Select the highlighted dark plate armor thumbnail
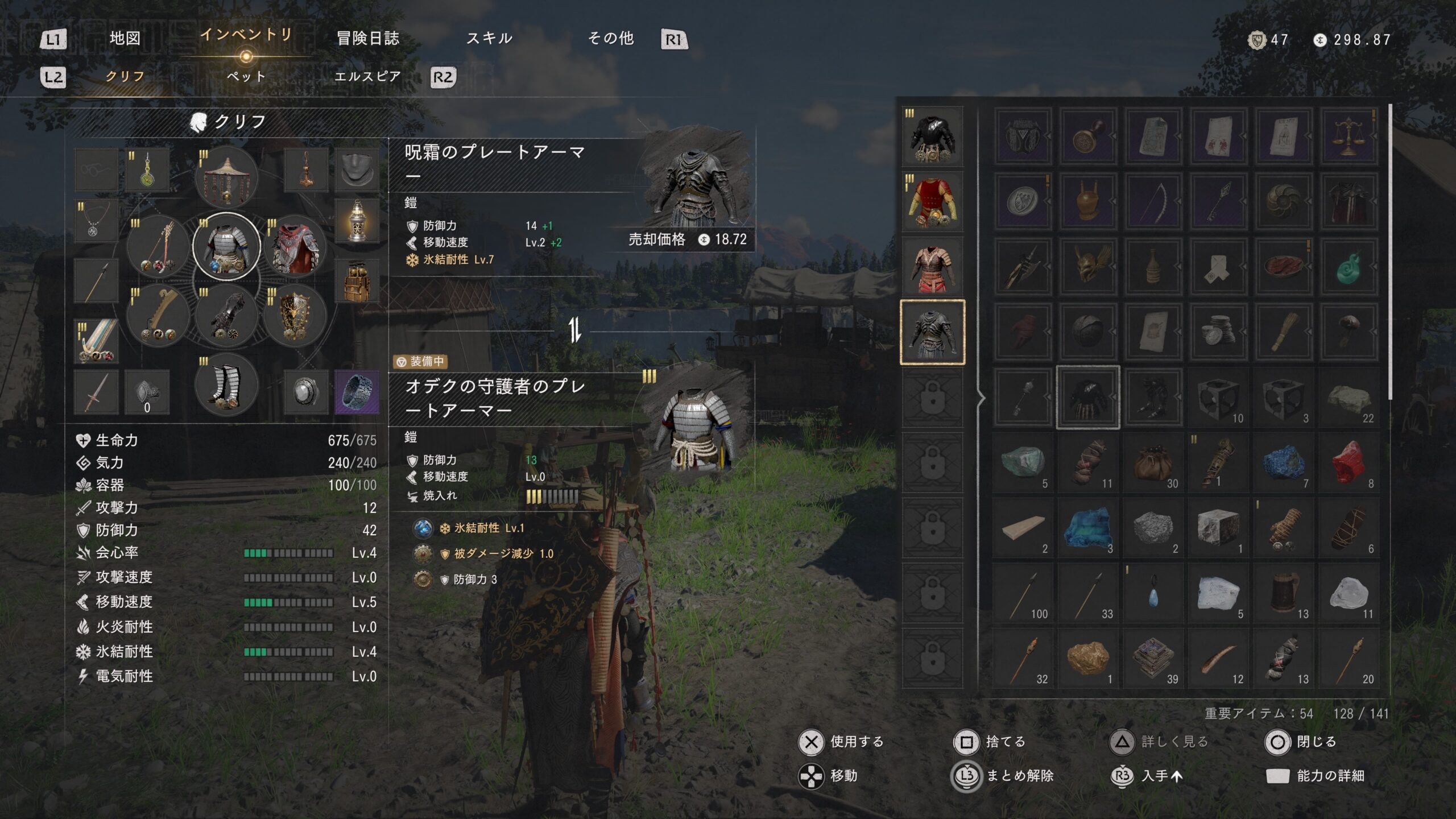This screenshot has height=819, width=1456. pyautogui.click(x=933, y=332)
